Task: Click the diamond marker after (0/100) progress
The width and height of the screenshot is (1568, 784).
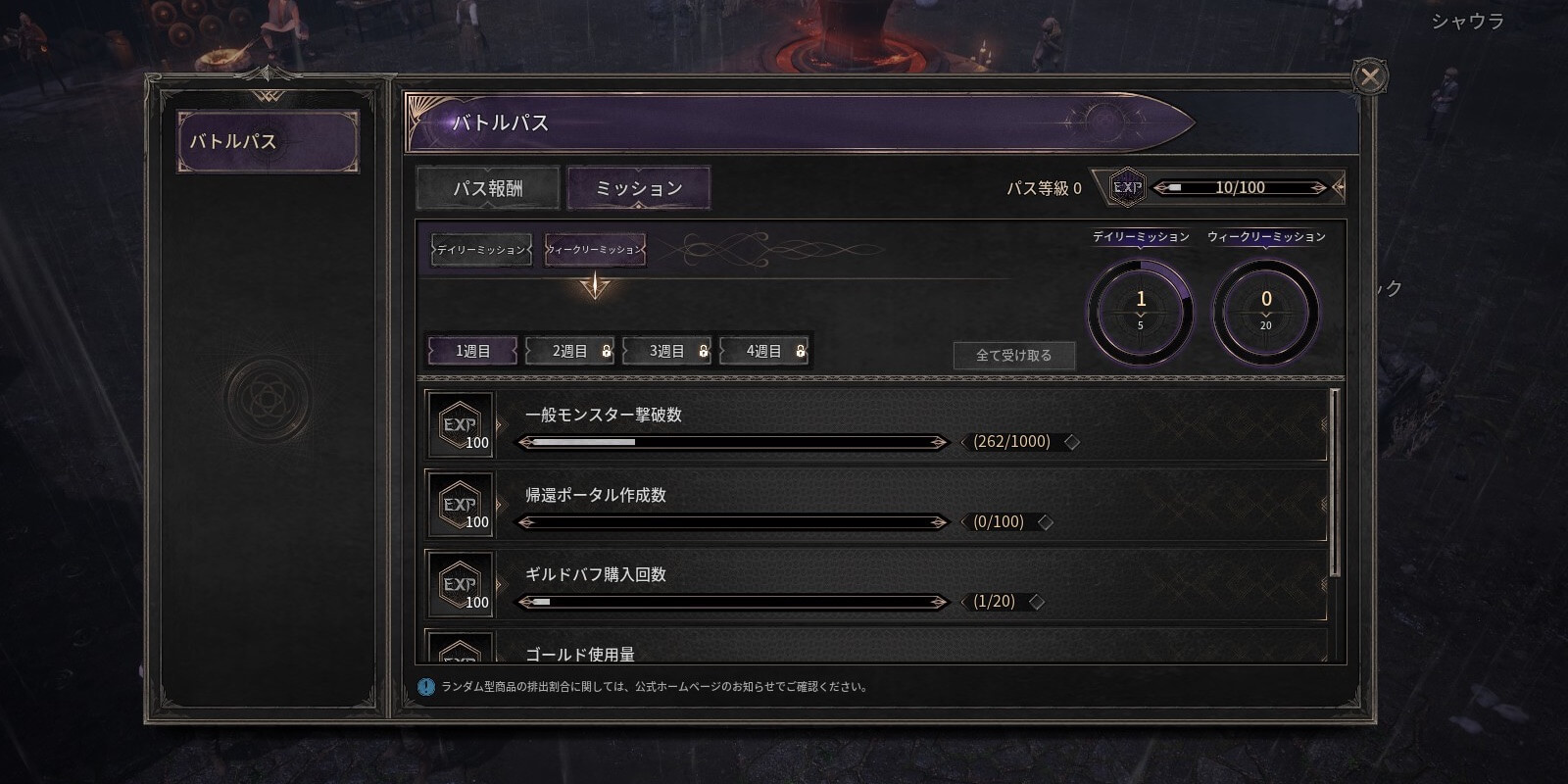Action: (1047, 522)
